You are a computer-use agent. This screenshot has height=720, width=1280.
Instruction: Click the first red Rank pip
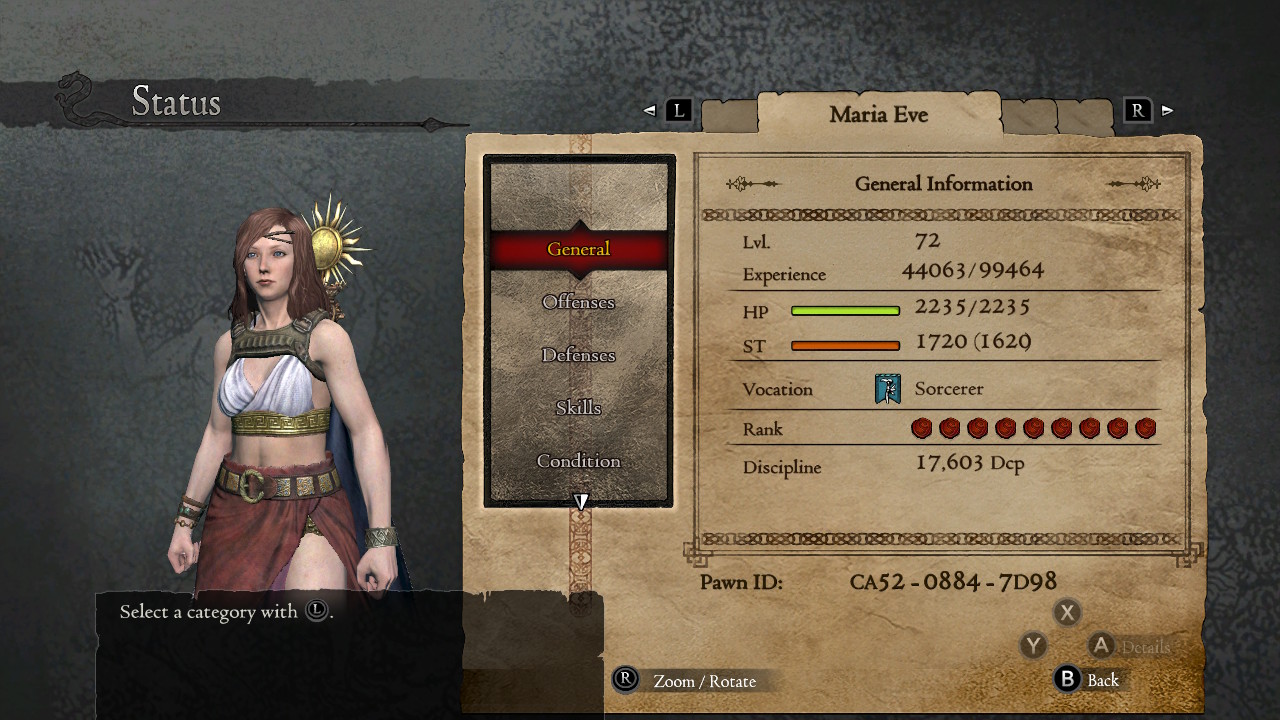point(921,428)
